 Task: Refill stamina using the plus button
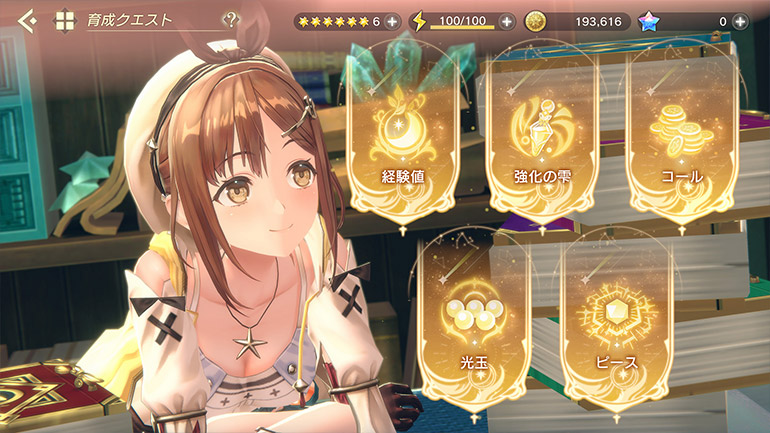(507, 21)
